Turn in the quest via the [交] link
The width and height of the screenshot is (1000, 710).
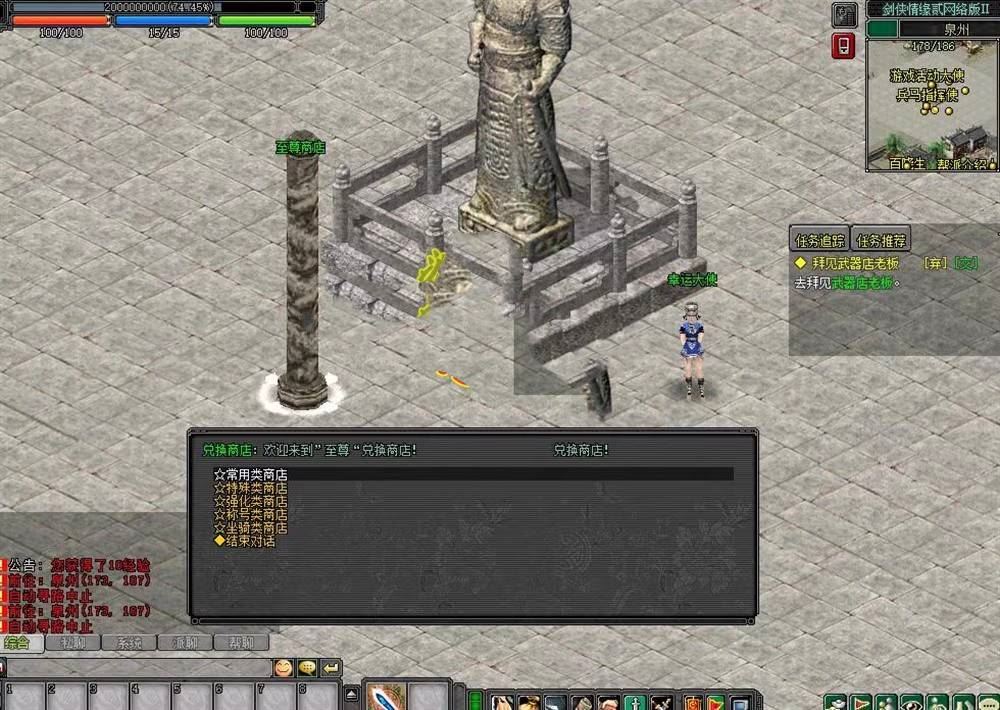click(966, 263)
